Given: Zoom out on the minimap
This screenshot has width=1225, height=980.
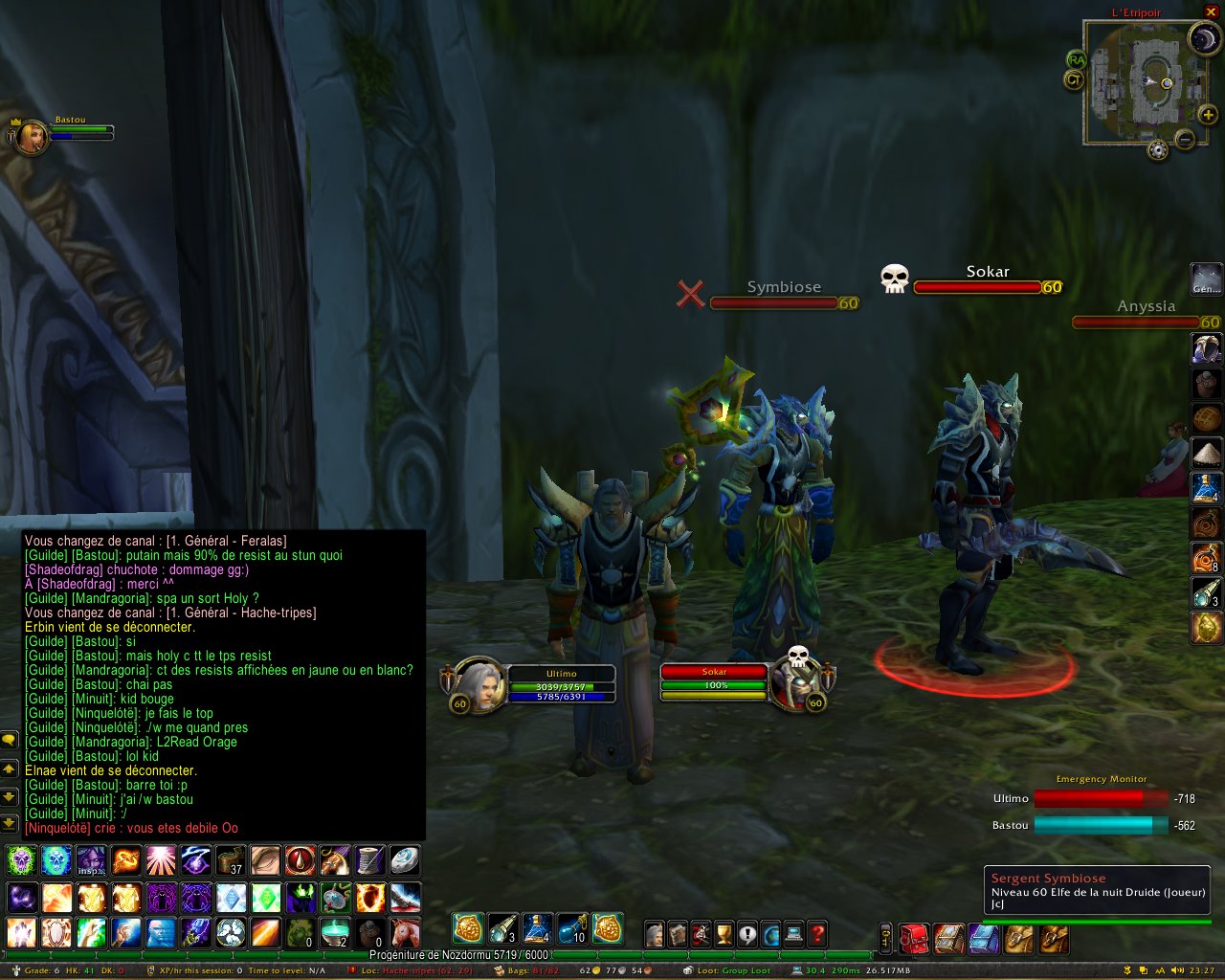Looking at the screenshot, I should coord(1185,140).
